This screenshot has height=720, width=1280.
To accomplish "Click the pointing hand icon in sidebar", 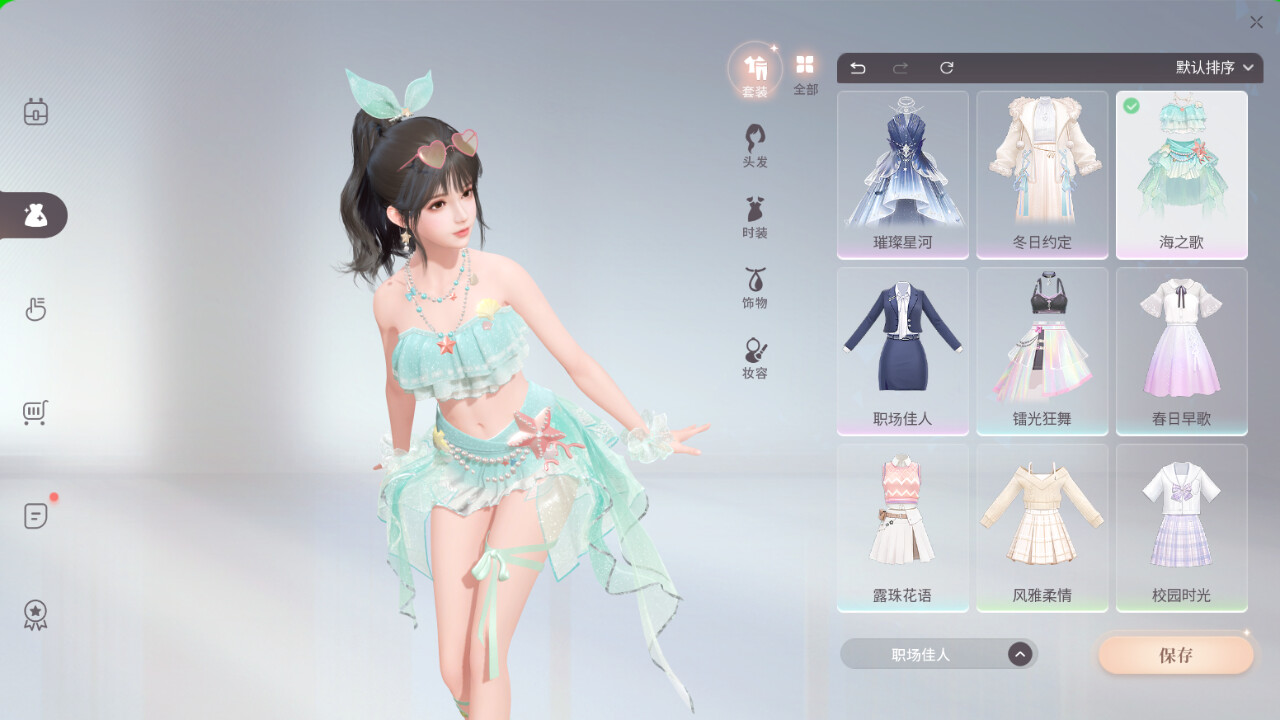I will point(35,309).
